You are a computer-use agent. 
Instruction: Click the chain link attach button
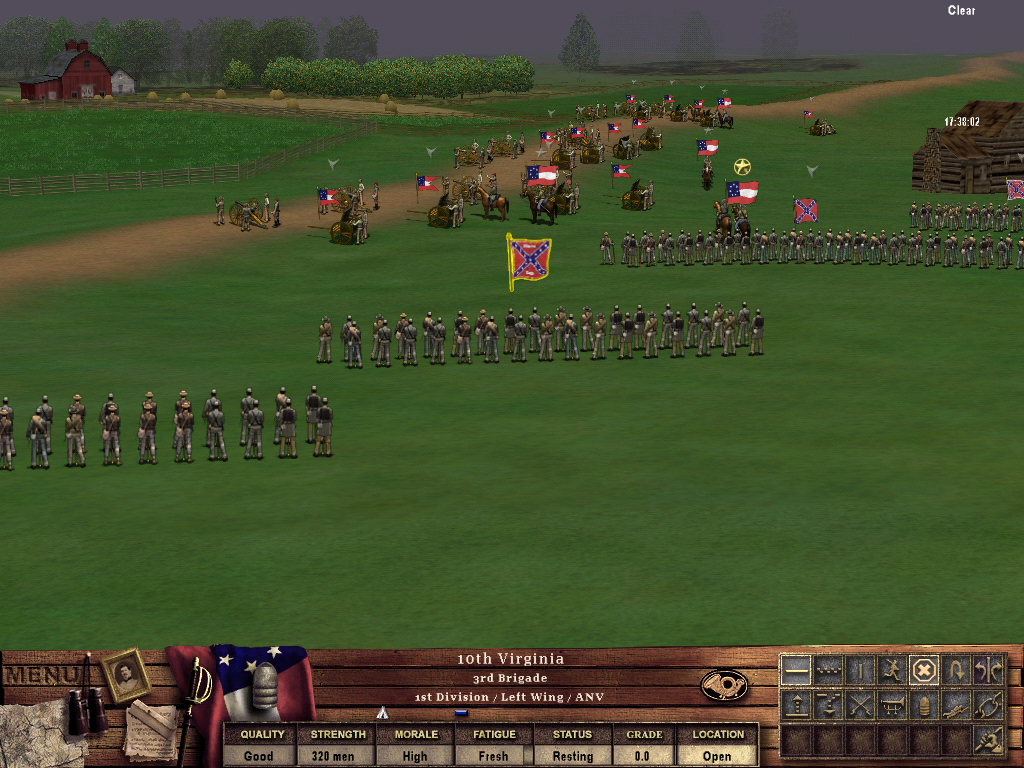click(x=988, y=705)
